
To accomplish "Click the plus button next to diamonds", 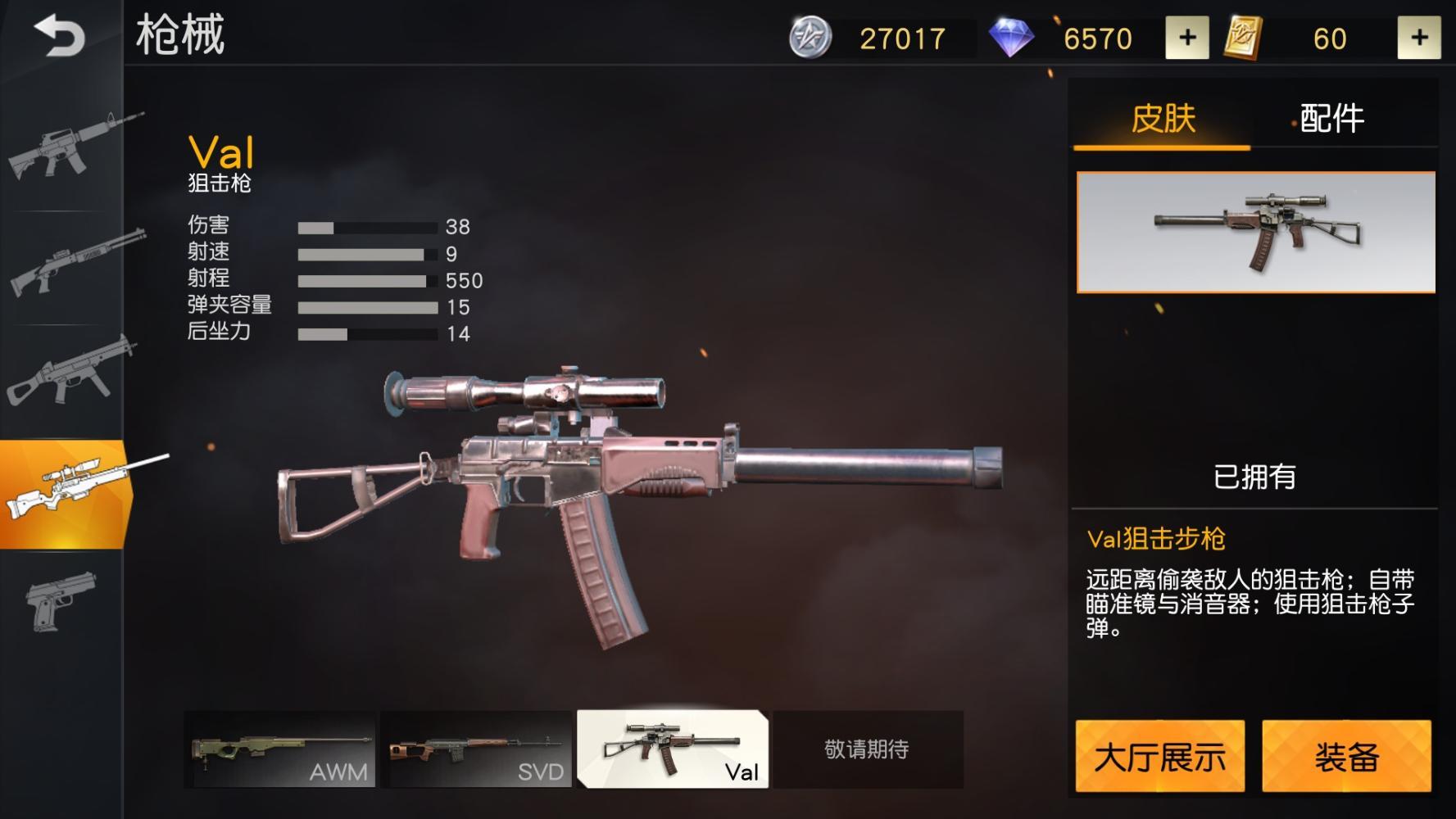I will click(1187, 36).
